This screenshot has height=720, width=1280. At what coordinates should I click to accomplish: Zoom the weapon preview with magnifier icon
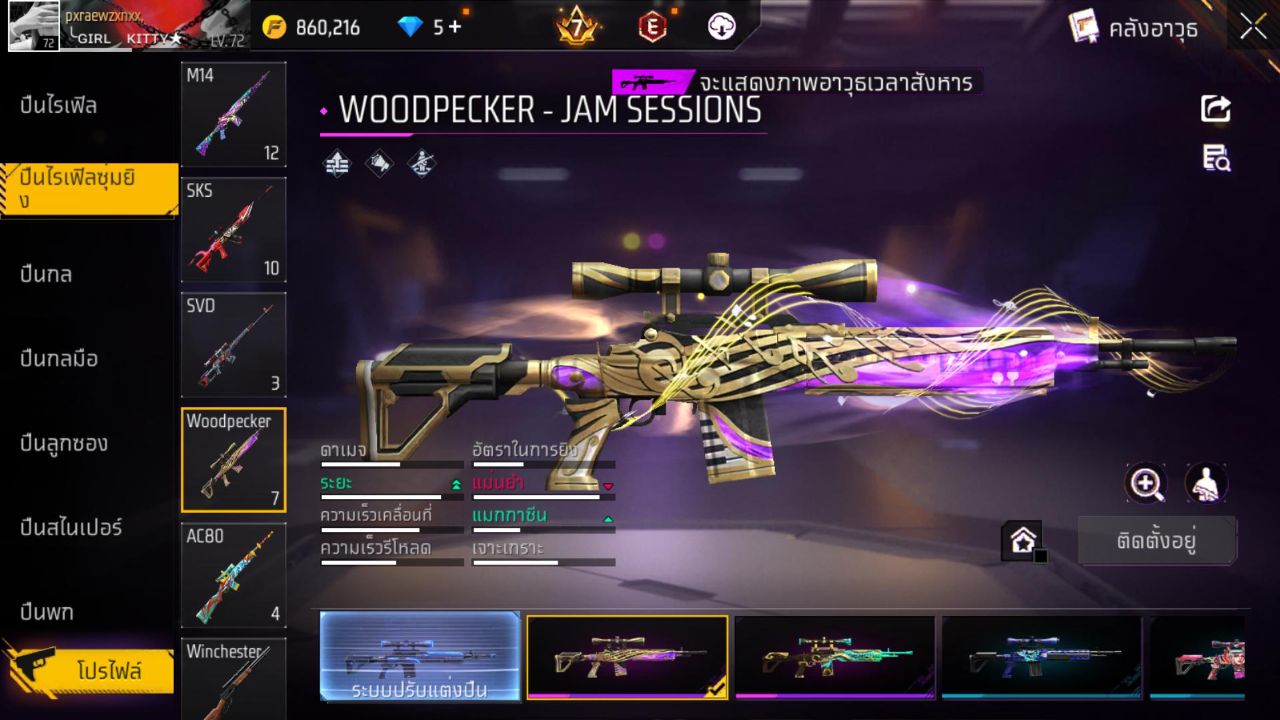[1146, 484]
